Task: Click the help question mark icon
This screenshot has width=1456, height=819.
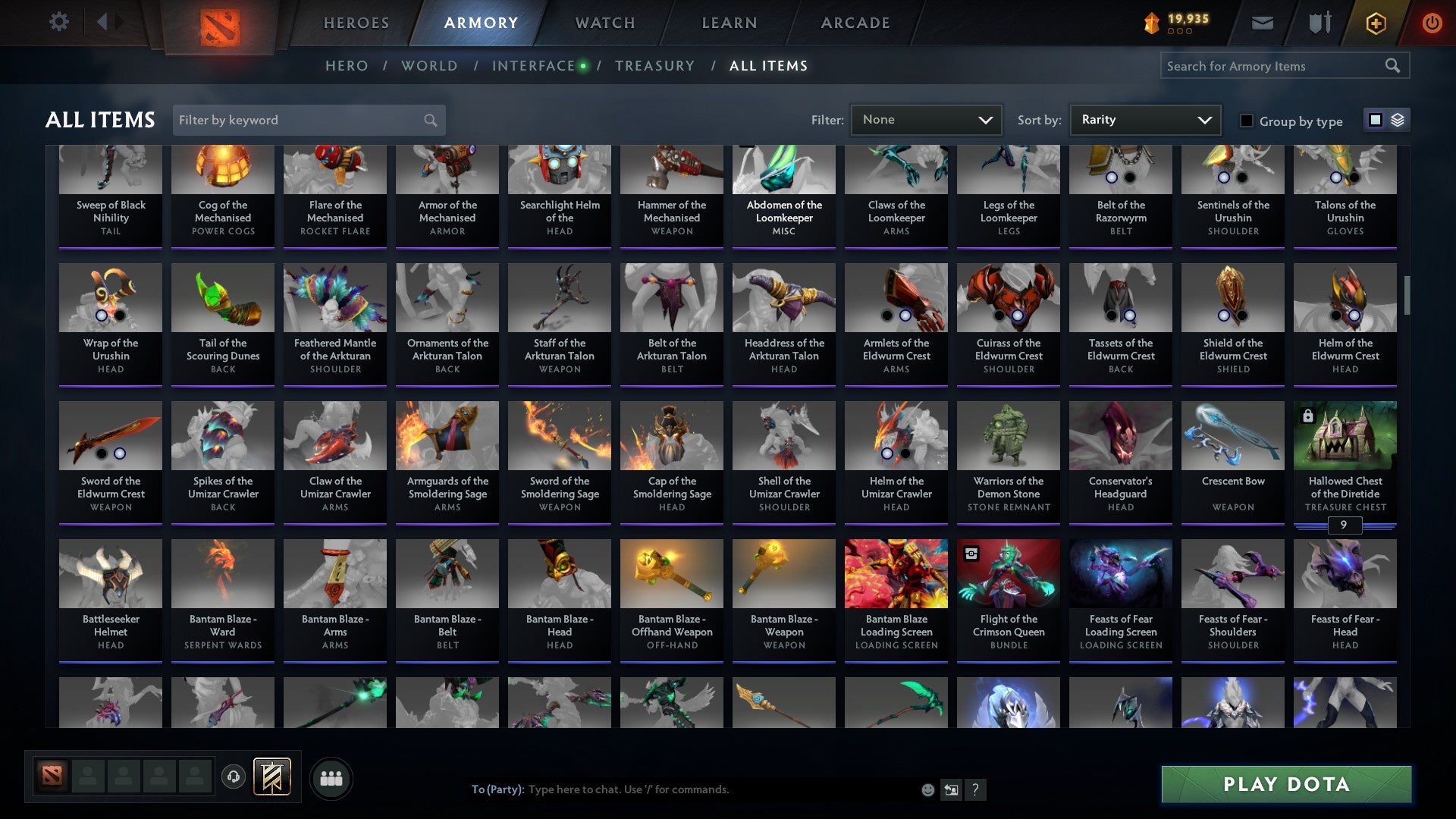Action: [x=975, y=789]
